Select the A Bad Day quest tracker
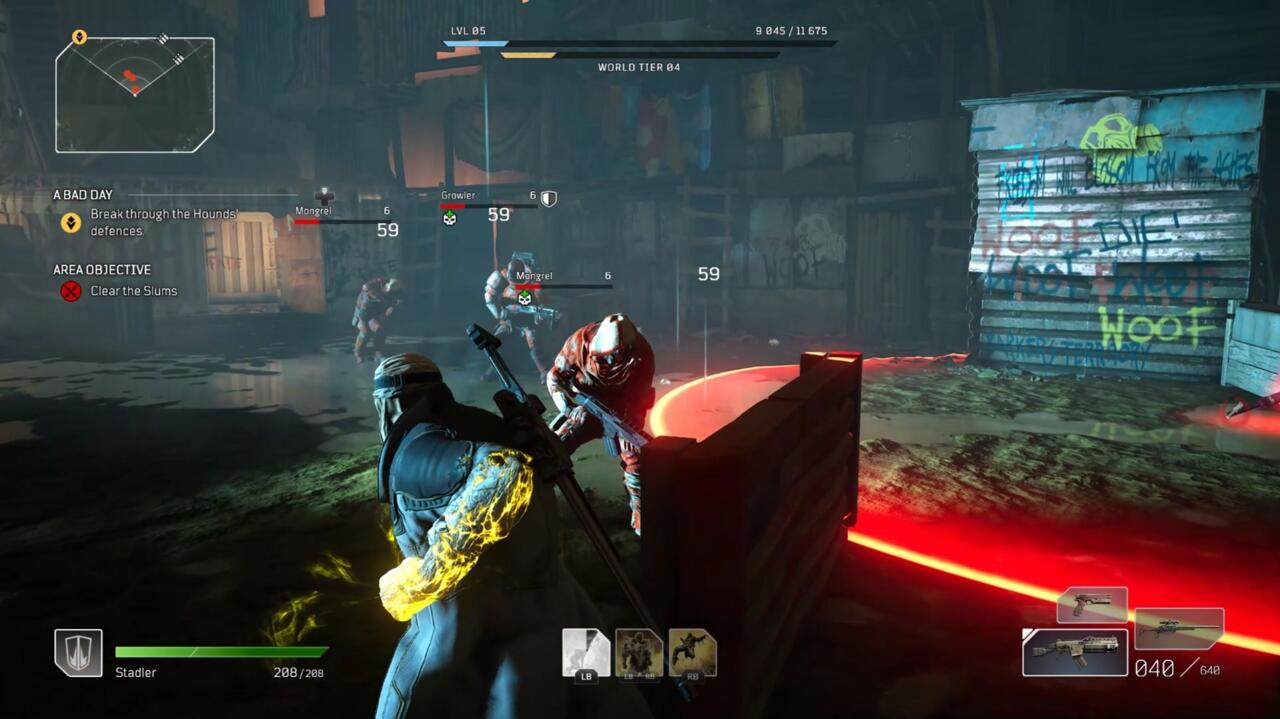The image size is (1280, 719). pyautogui.click(x=82, y=195)
